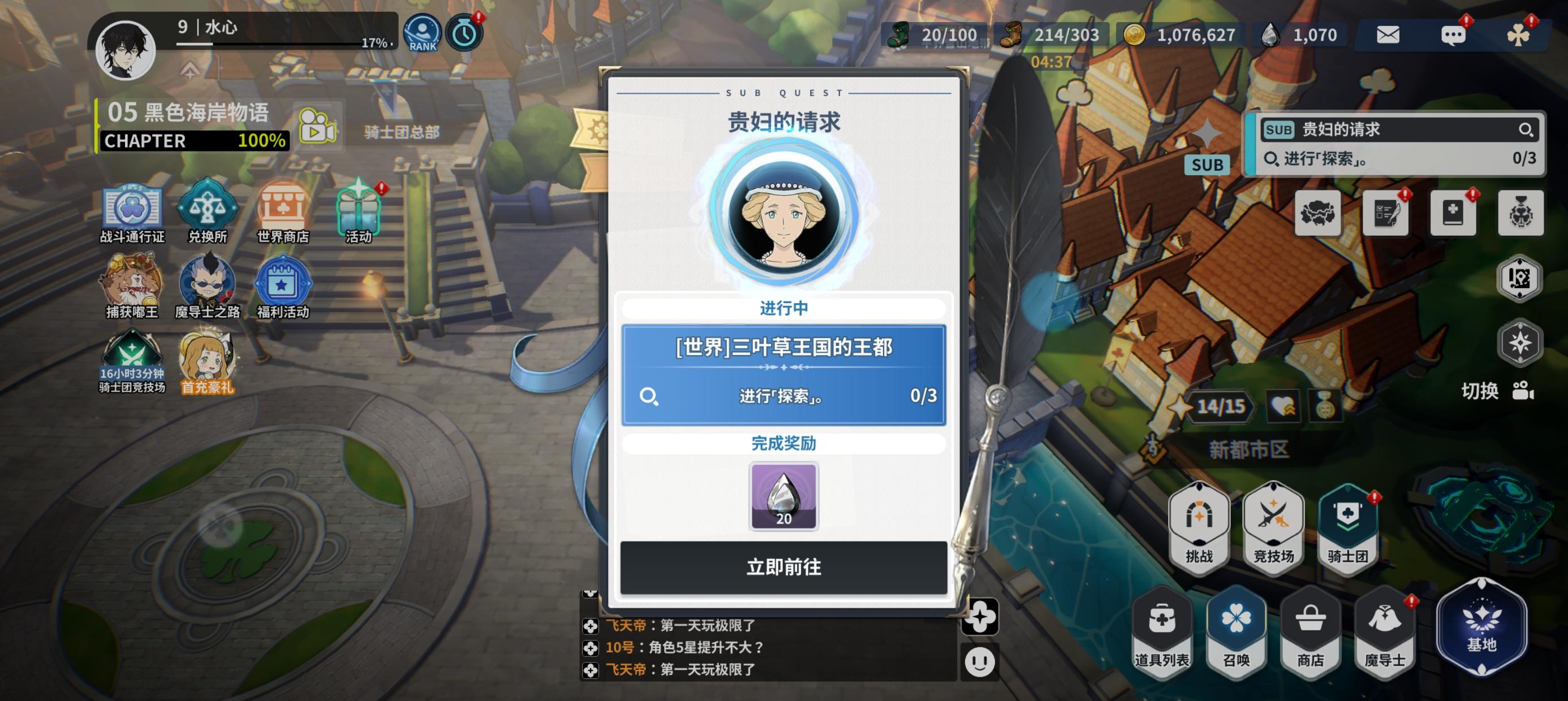Open the mail envelope icon
Viewport: 1568px width, 701px height.
[x=1389, y=34]
